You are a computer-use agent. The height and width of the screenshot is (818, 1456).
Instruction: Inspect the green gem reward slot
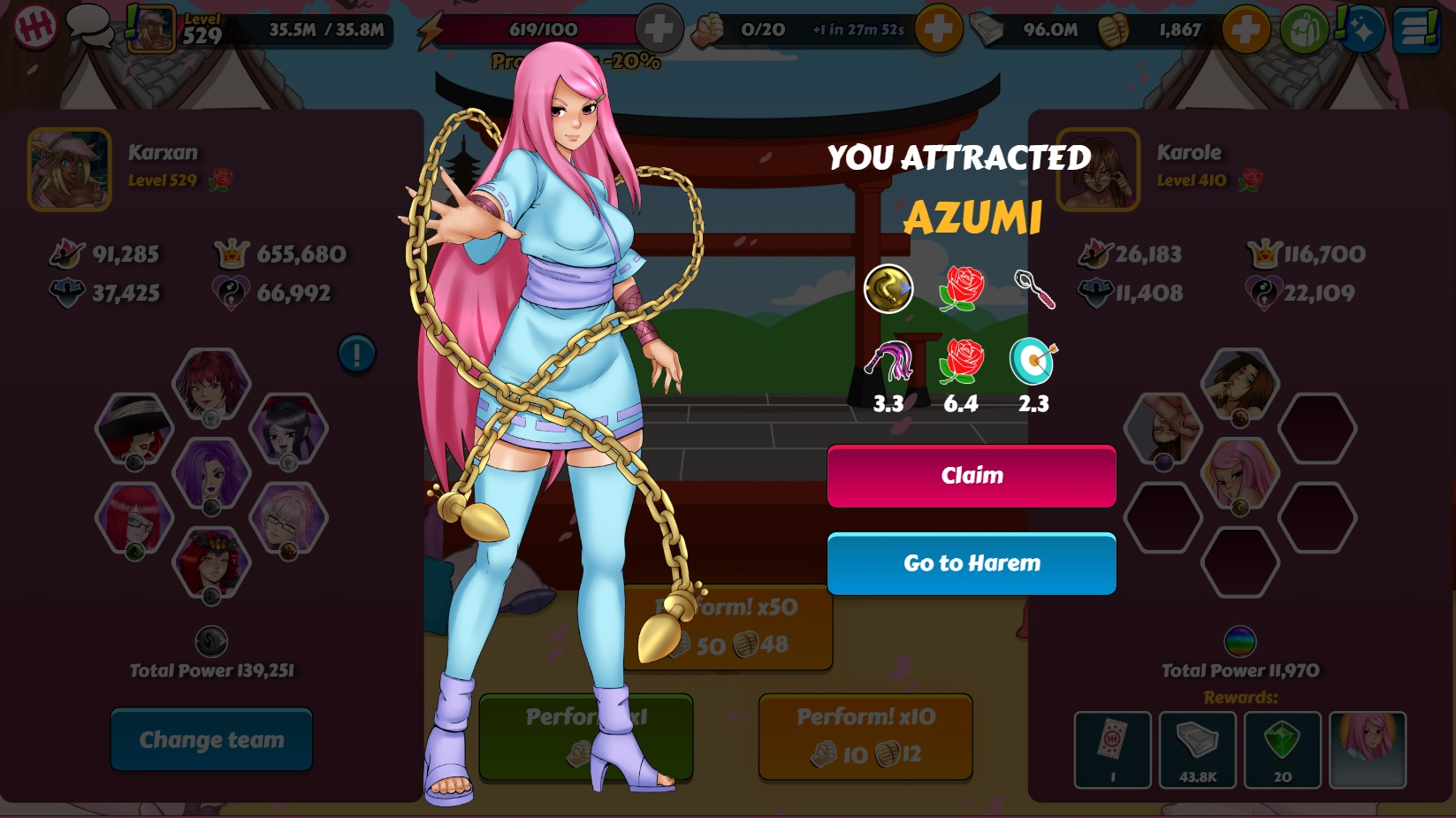[x=1282, y=749]
